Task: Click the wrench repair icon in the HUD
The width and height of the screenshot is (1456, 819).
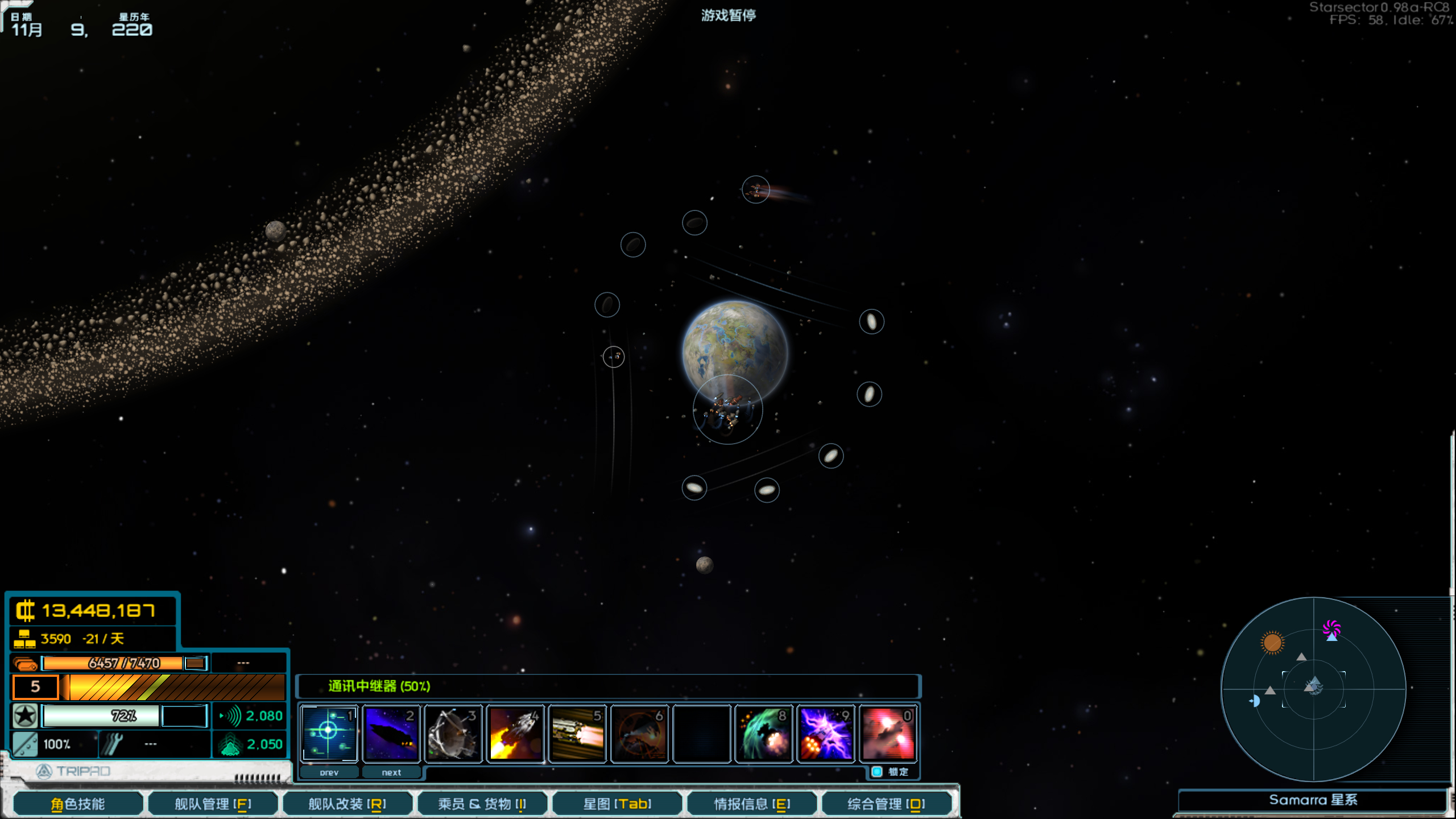Action: pyautogui.click(x=111, y=744)
